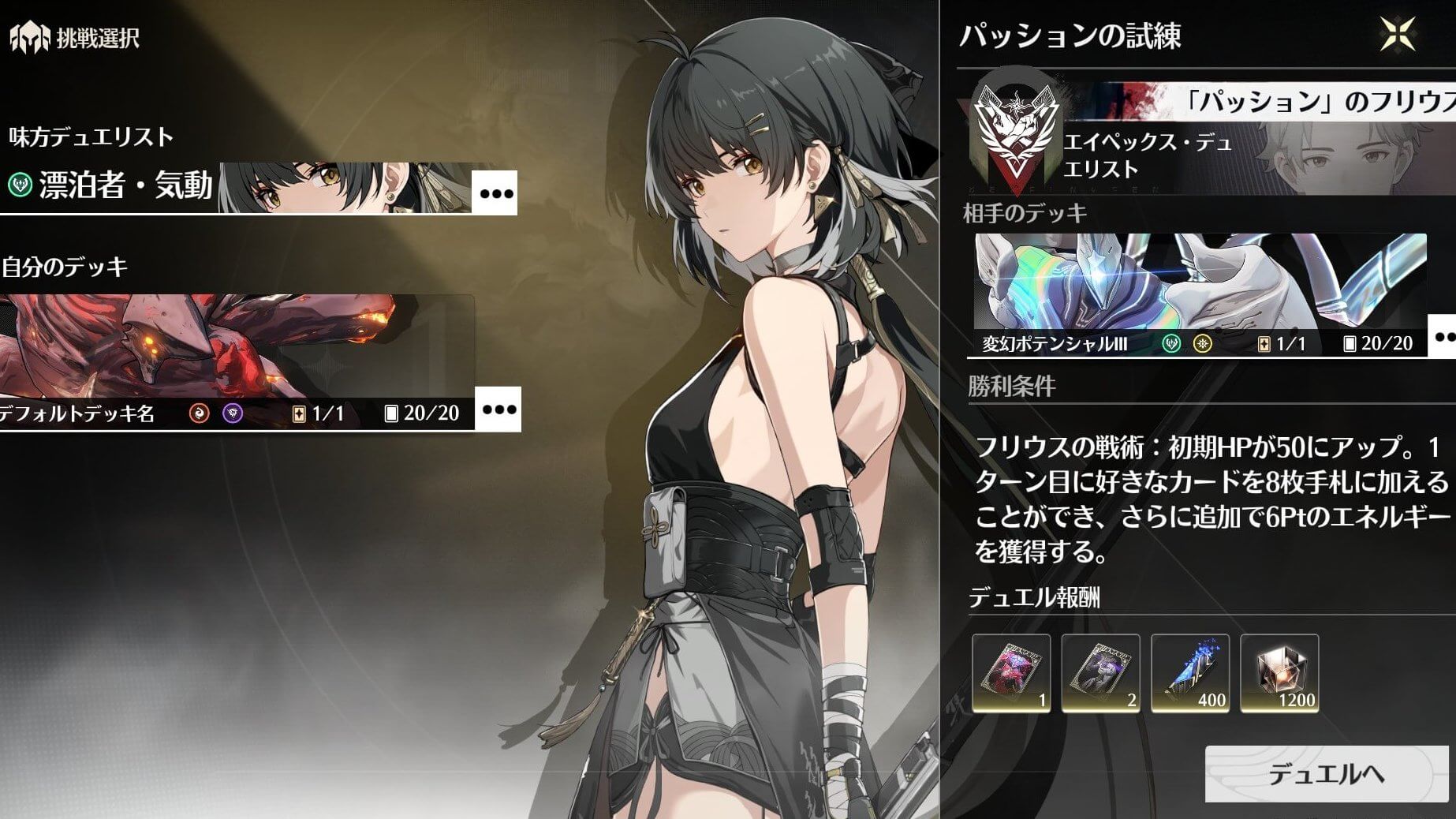The image size is (1456, 819).
Task: Select the デフォルトデッキ名 deck banner
Action: click(237, 363)
